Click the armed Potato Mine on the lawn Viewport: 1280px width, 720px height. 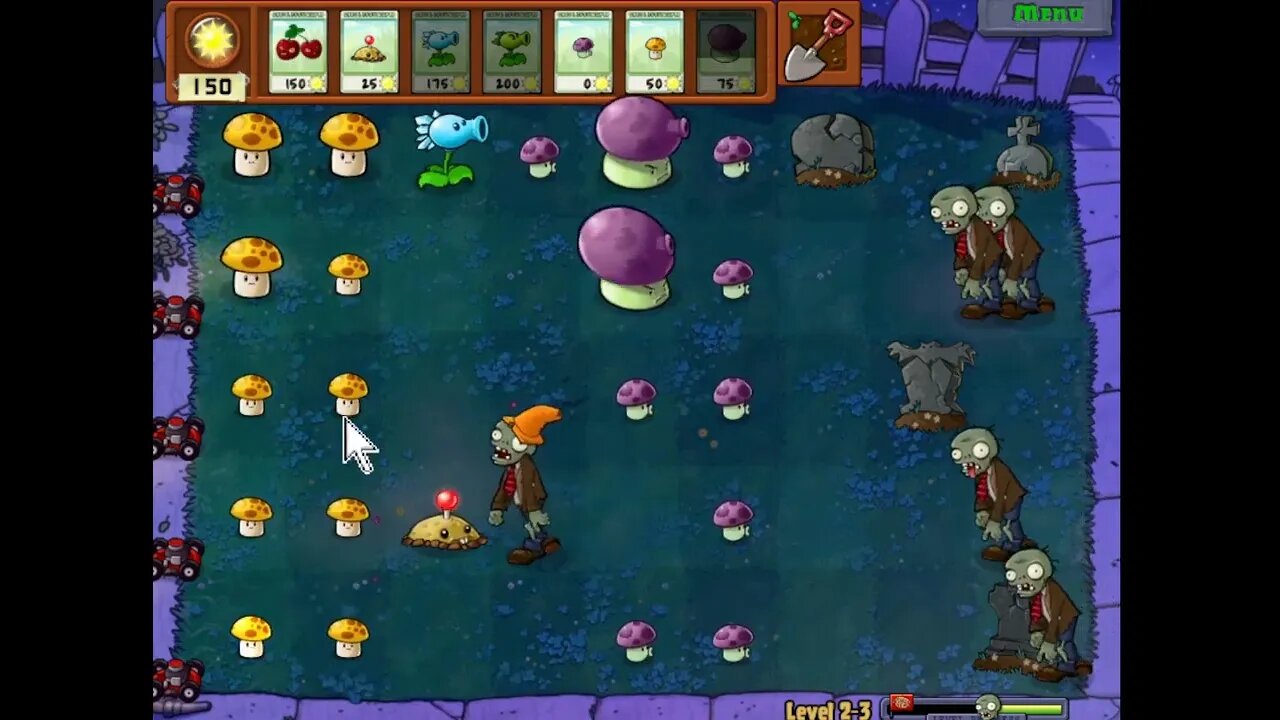(x=443, y=530)
